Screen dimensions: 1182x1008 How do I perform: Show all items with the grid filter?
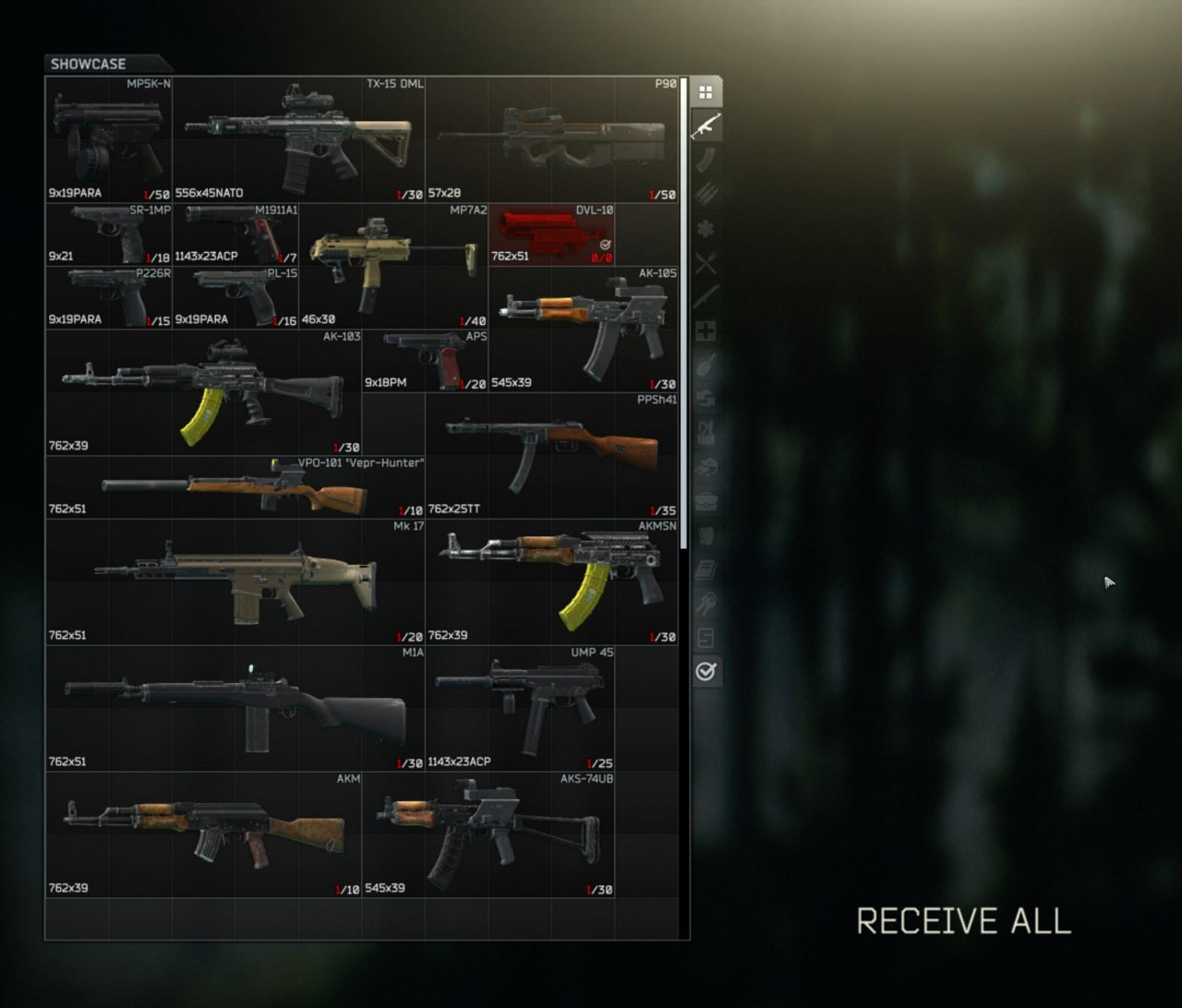click(x=706, y=92)
